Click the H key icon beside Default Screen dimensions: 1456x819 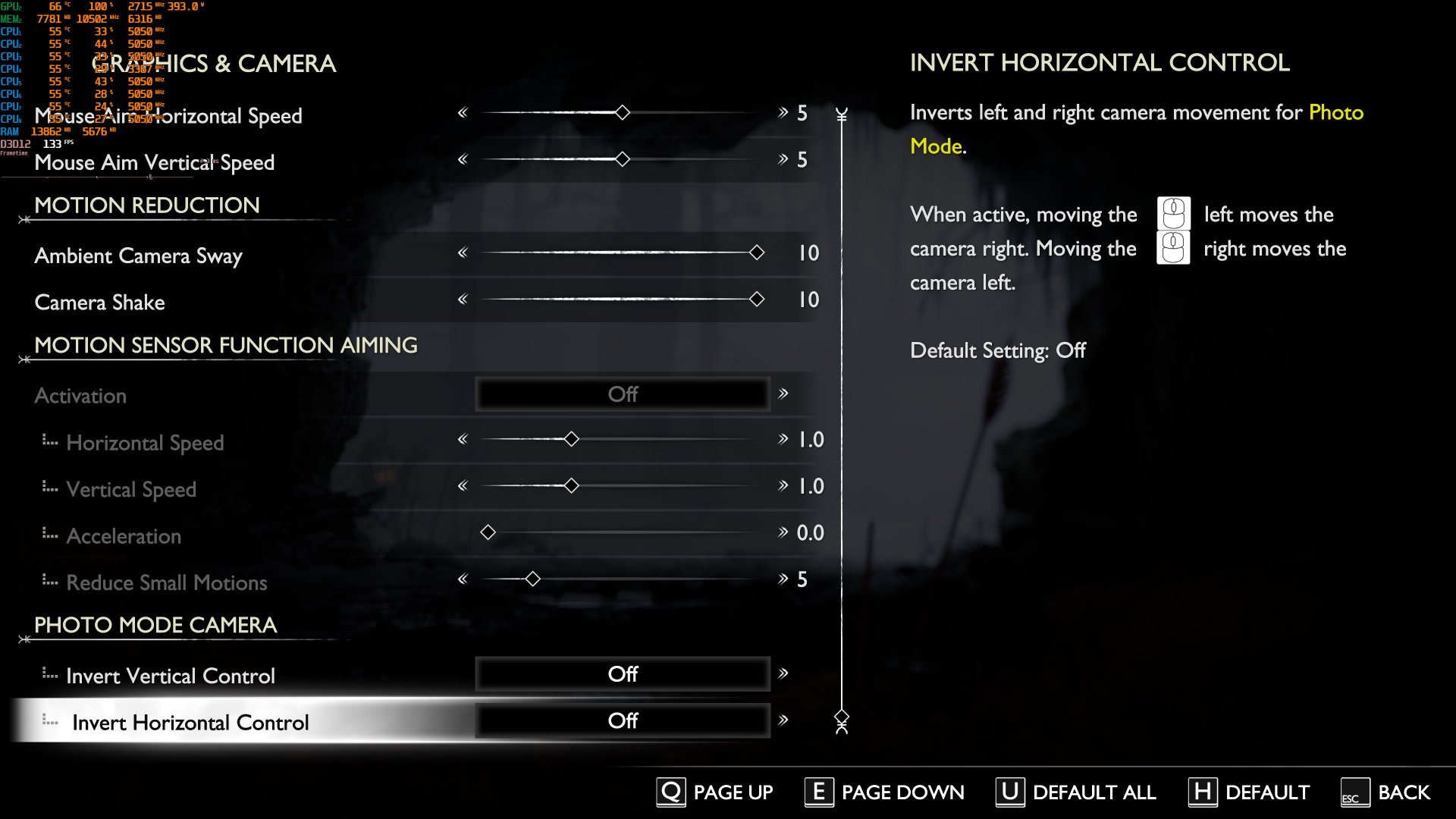tap(1204, 792)
